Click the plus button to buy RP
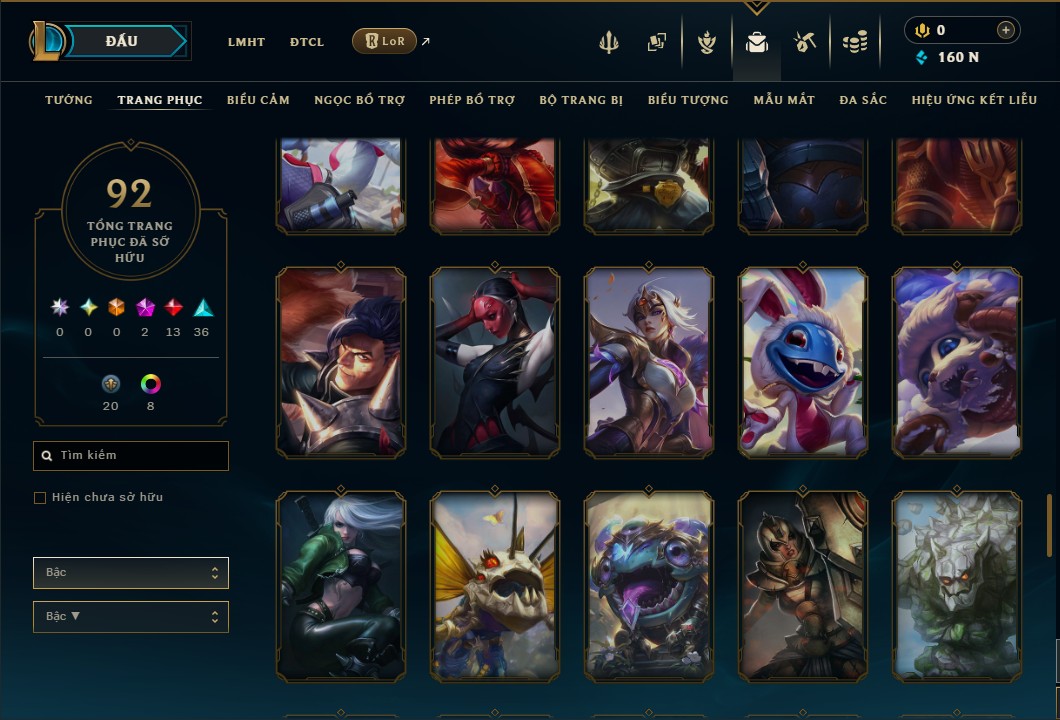The width and height of the screenshot is (1060, 720). [1005, 30]
